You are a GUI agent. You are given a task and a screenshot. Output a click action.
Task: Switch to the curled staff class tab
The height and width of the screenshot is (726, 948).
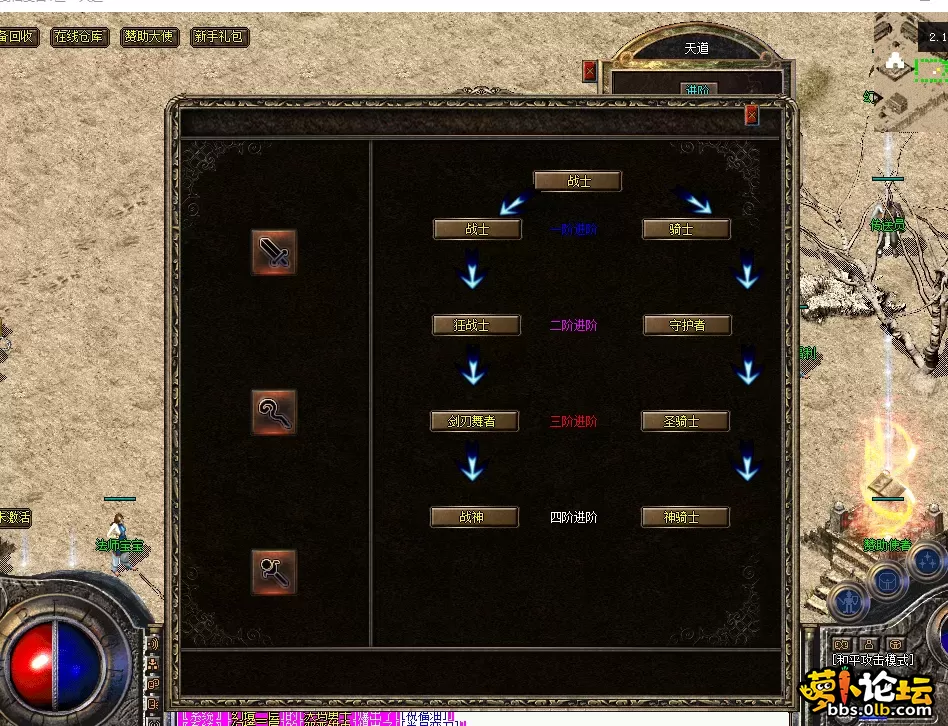273,412
